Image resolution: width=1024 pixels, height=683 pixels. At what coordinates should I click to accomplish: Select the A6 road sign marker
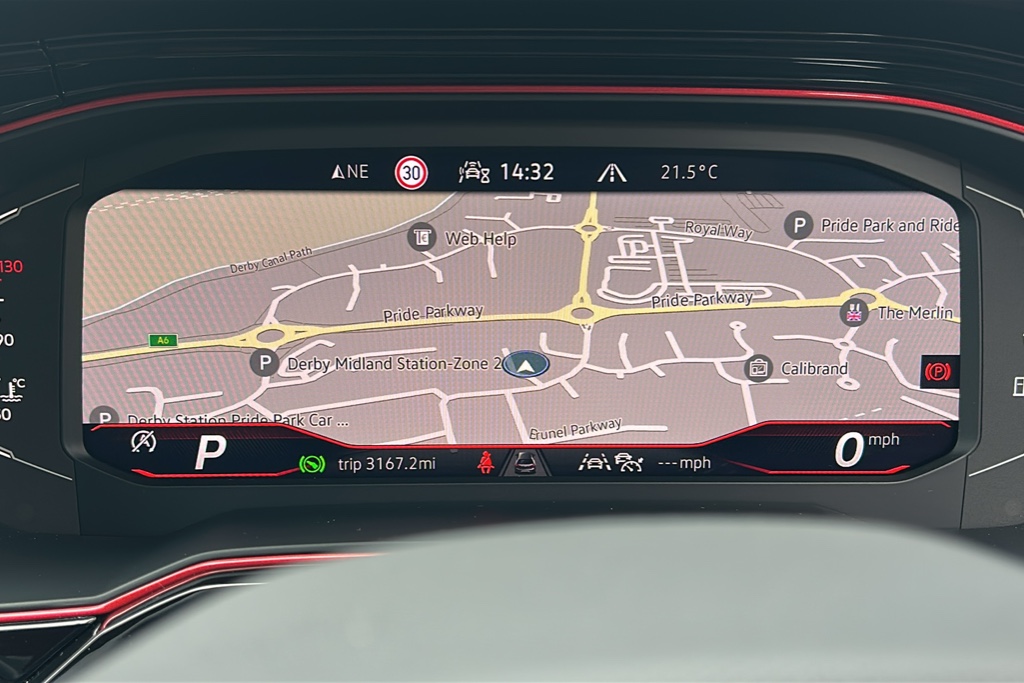pyautogui.click(x=161, y=340)
